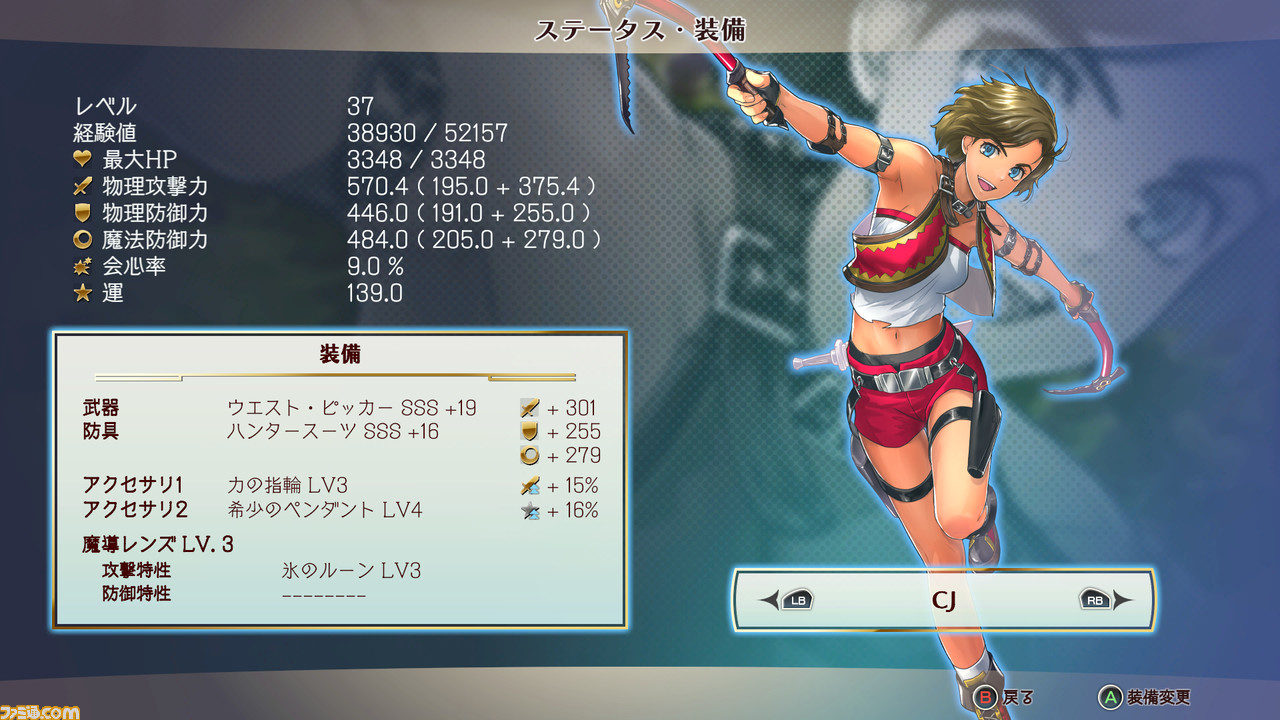This screenshot has height=720, width=1280.
Task: Select the ウエスト・ピッカー weapon row
Action: tap(351, 408)
